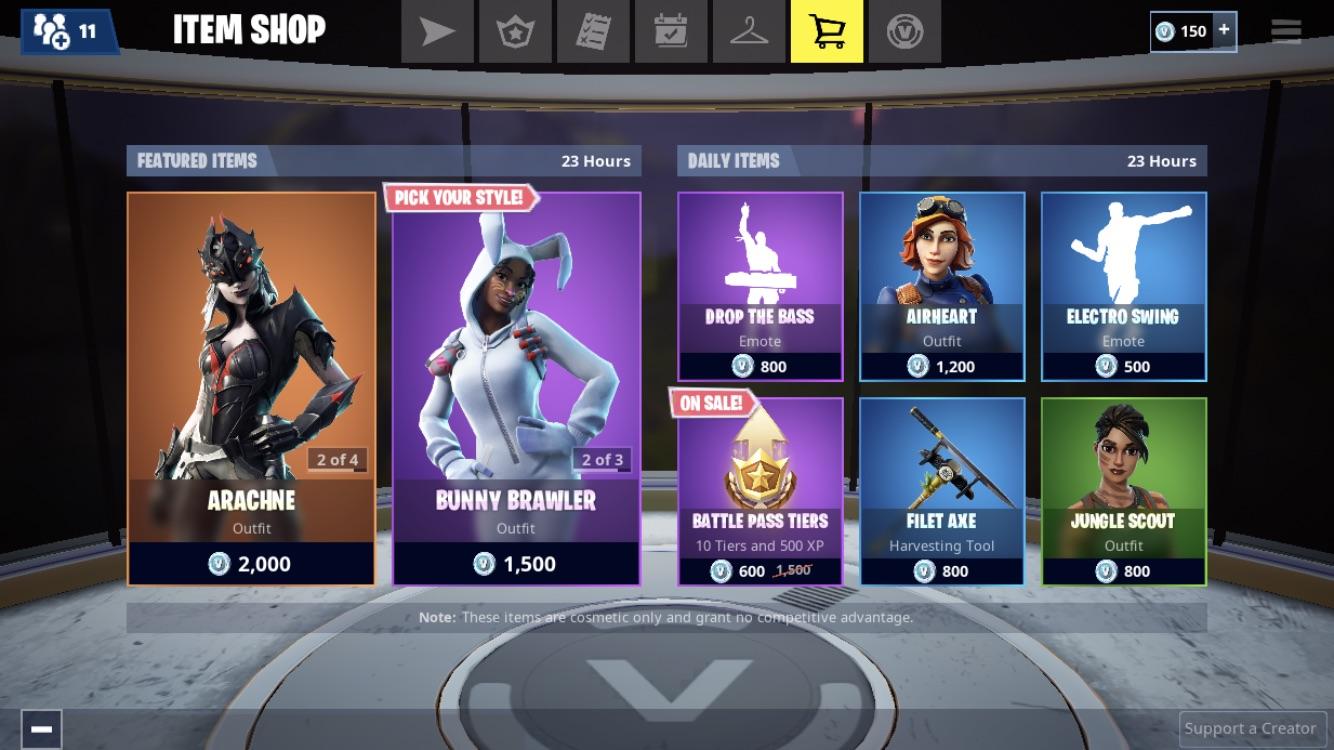Select the Bunny Brawler outfit card
This screenshot has width=1334, height=750.
[512, 385]
